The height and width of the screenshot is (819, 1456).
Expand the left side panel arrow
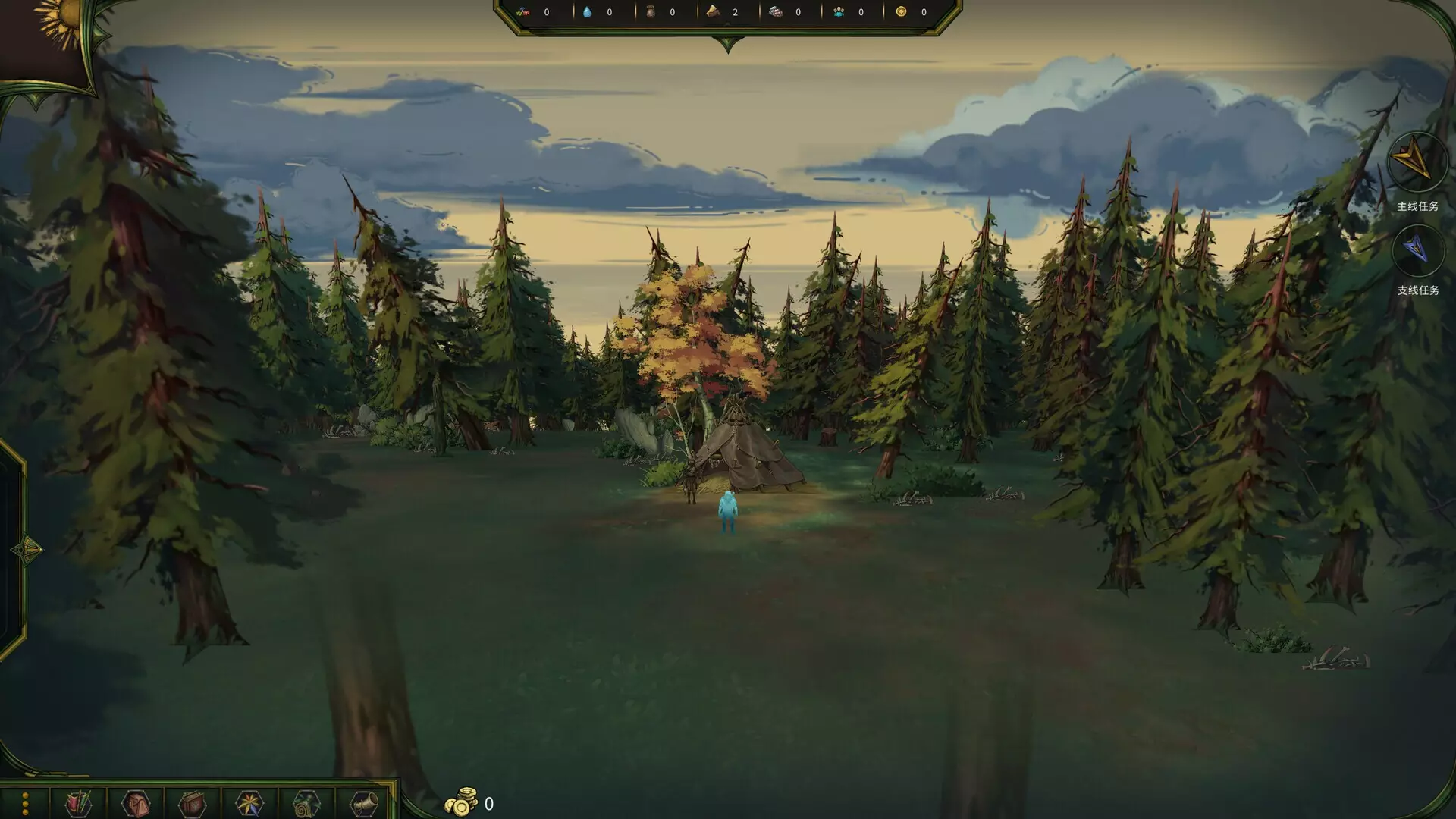click(27, 549)
